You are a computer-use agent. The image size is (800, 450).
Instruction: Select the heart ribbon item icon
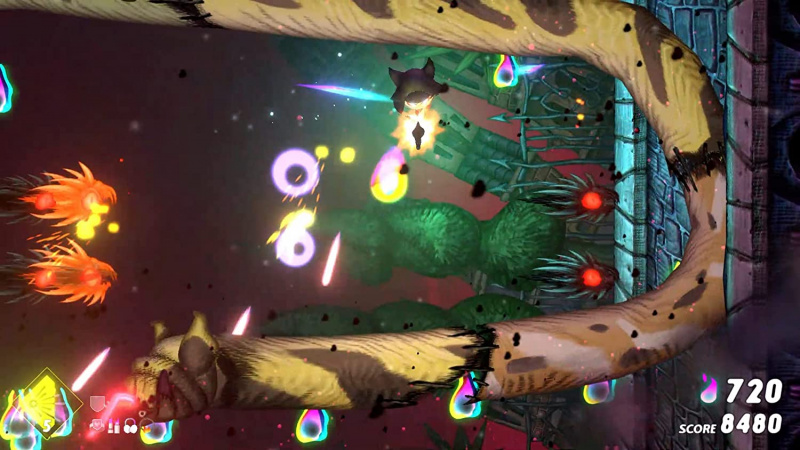pos(97,426)
